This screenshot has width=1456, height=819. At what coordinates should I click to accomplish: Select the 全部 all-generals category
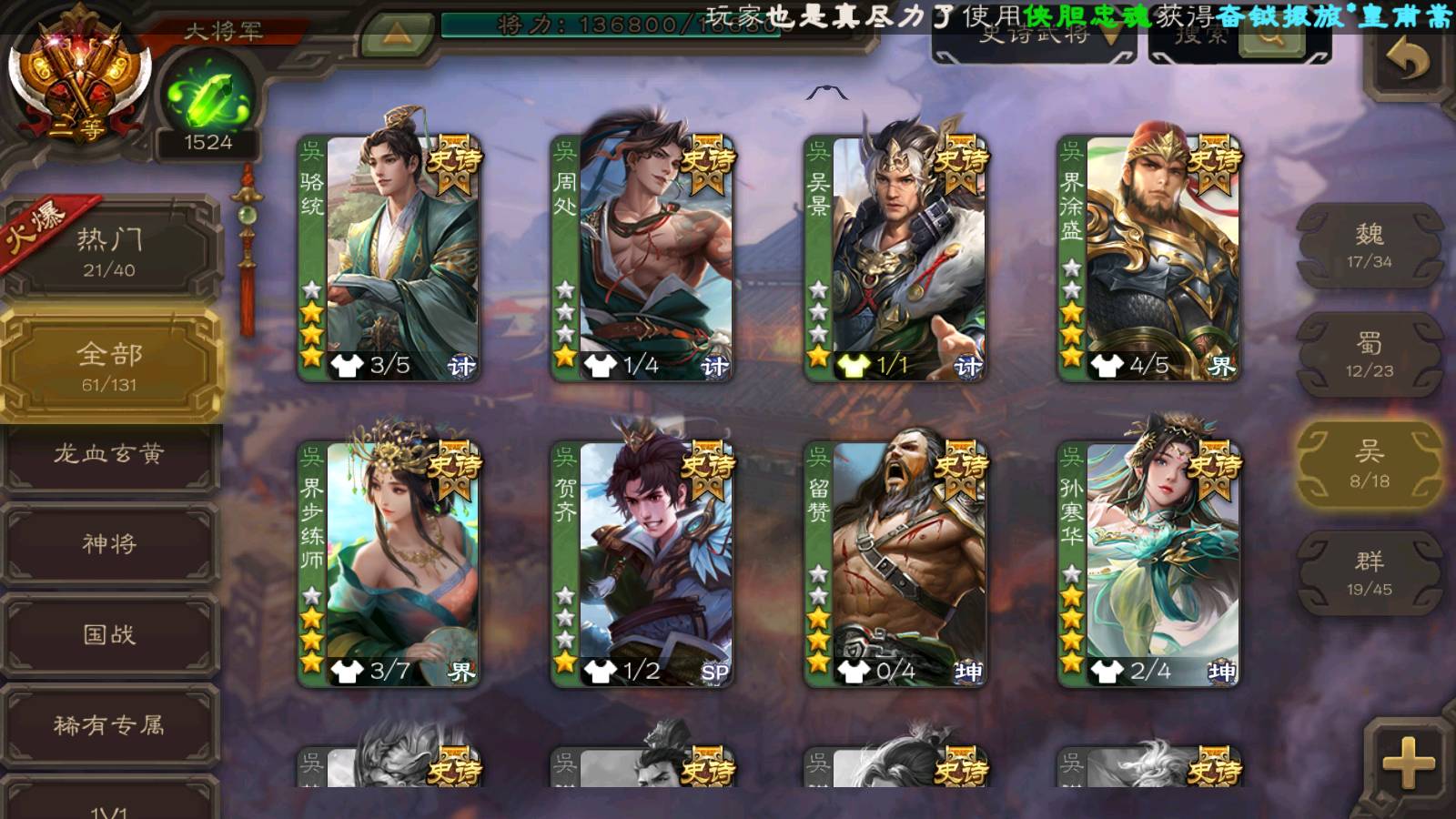coord(109,366)
